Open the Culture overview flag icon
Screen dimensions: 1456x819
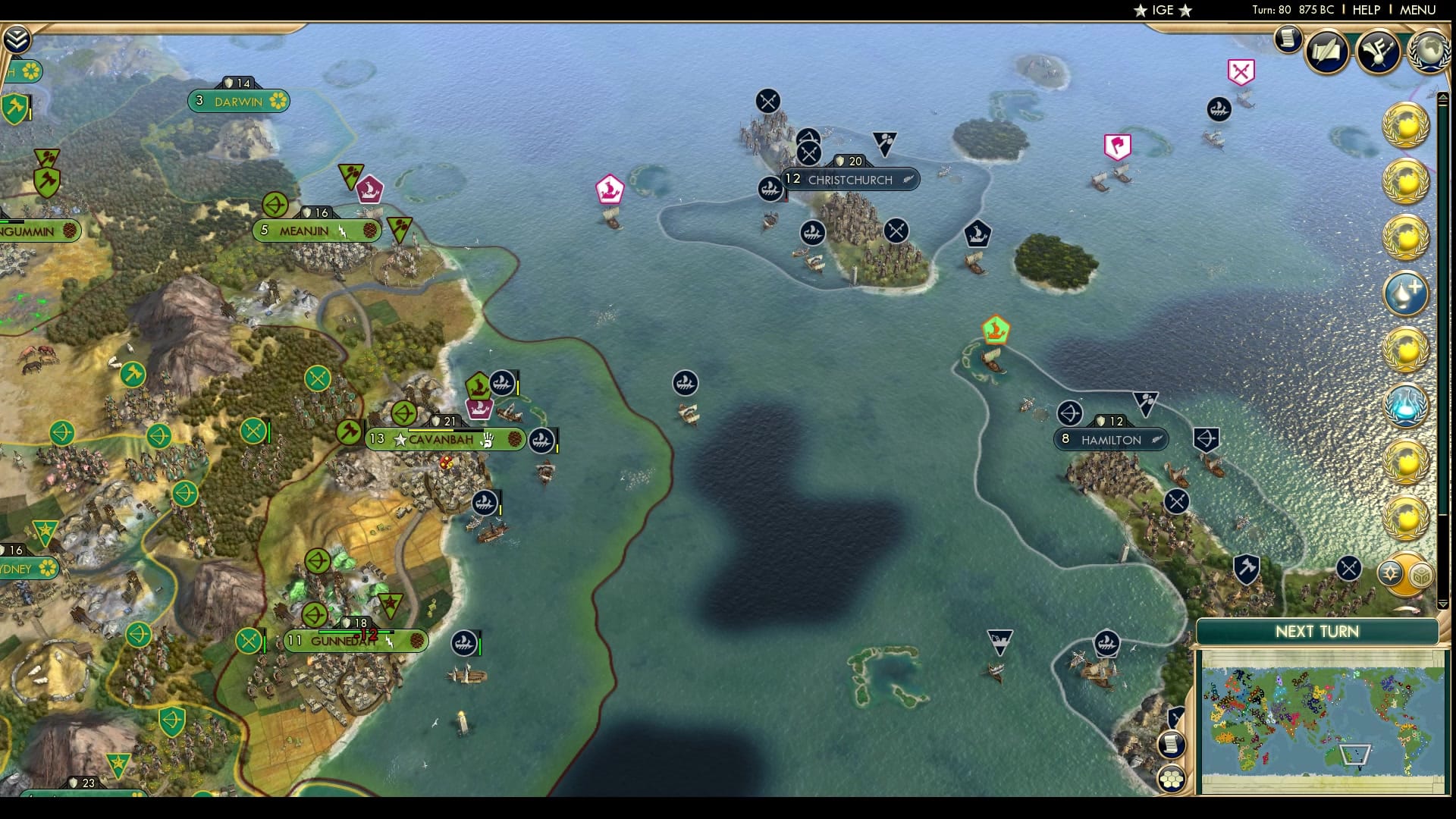[x=1379, y=52]
